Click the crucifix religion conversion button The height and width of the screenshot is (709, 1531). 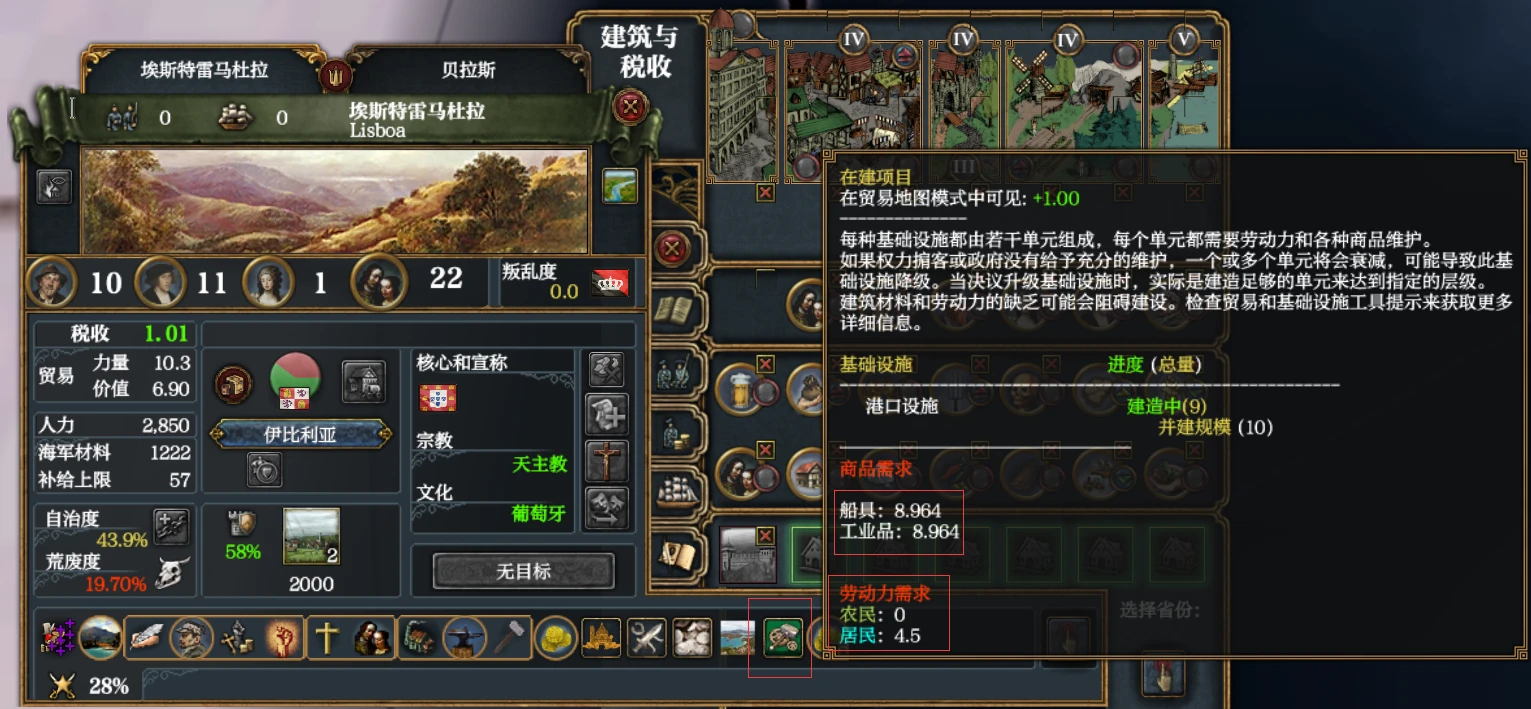[x=607, y=462]
